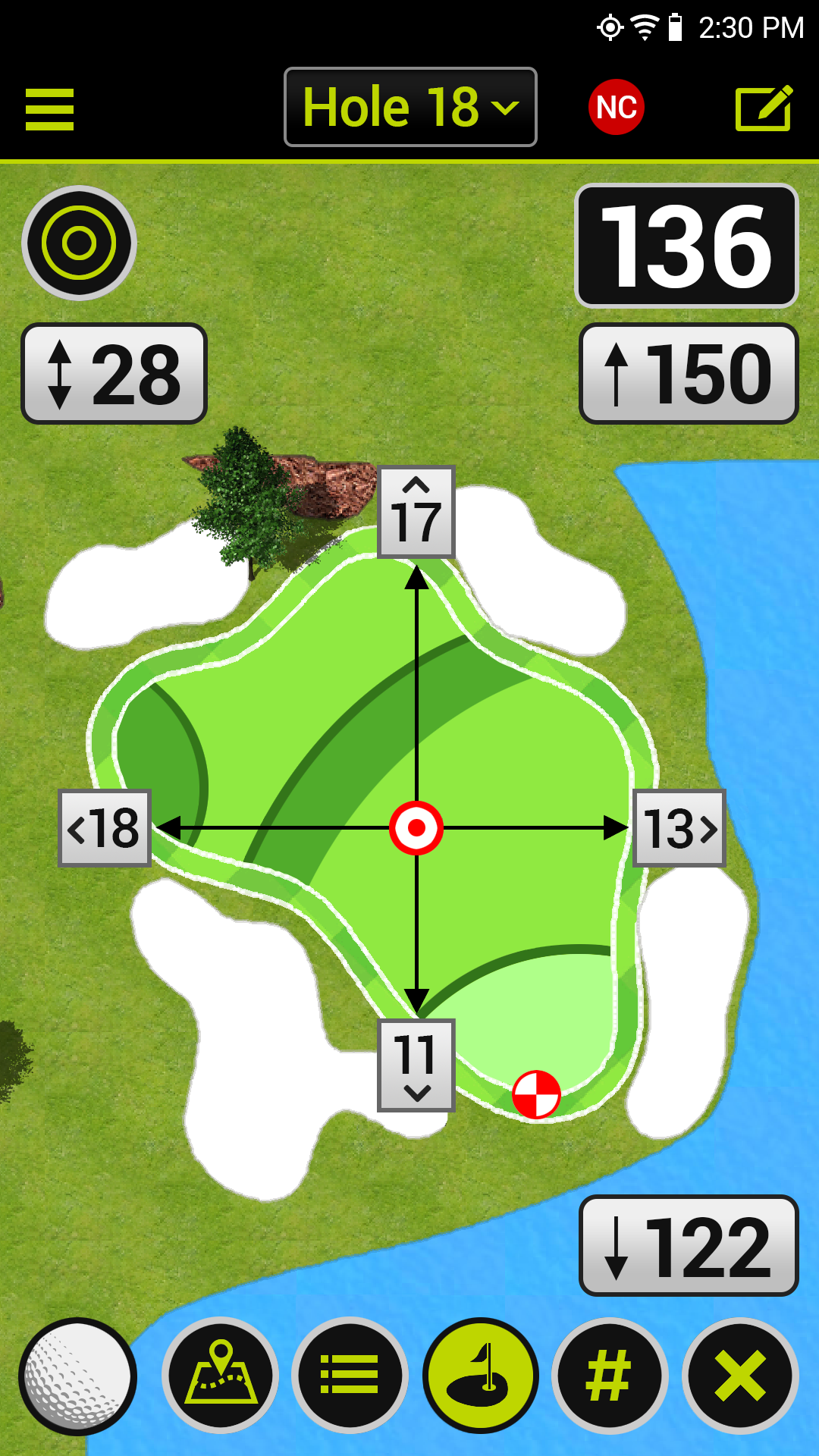Screen dimensions: 819x1456
Task: Tap the red and white front marker
Action: point(536,1094)
